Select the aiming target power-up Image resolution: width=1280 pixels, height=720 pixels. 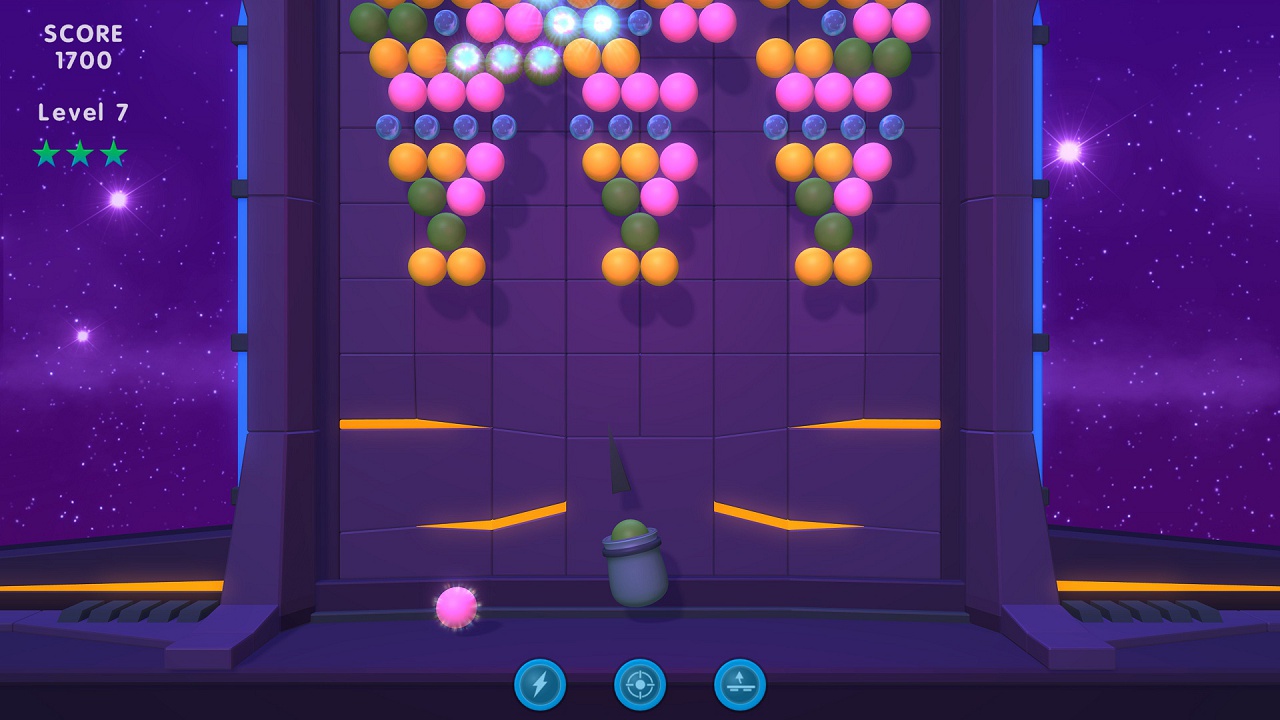[640, 686]
